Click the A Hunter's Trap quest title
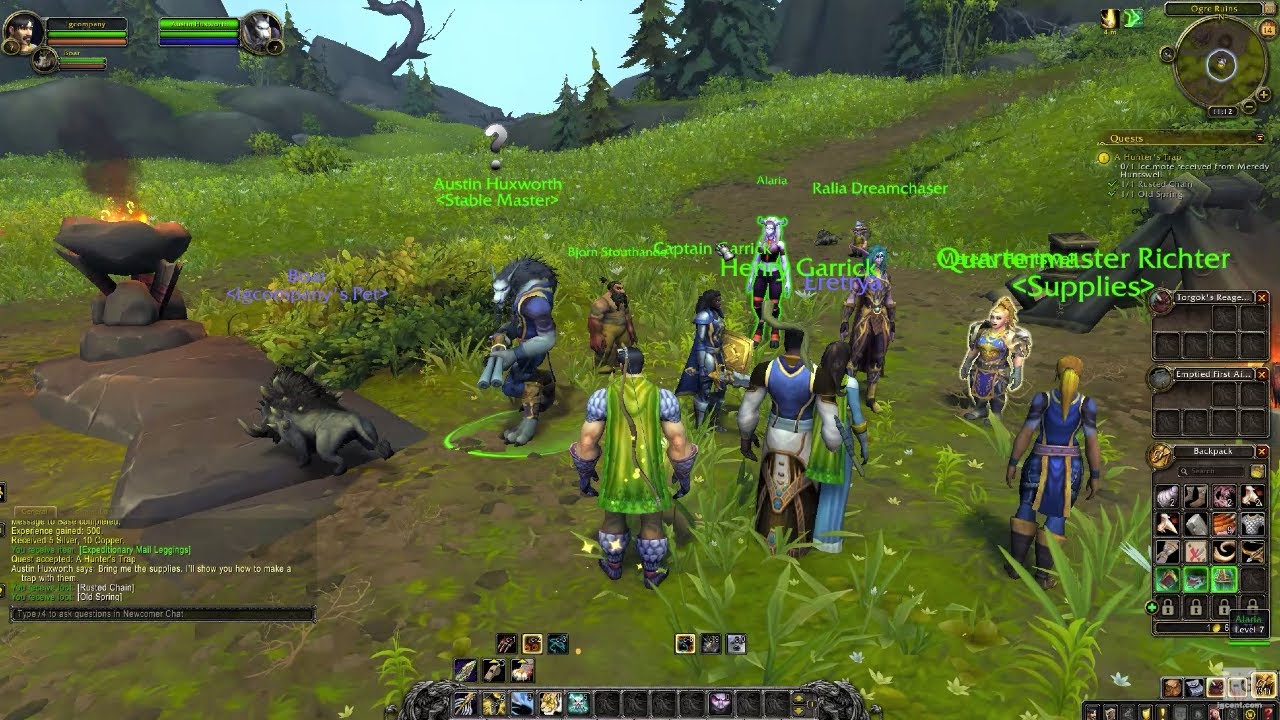The width and height of the screenshot is (1280, 720). (x=1150, y=158)
